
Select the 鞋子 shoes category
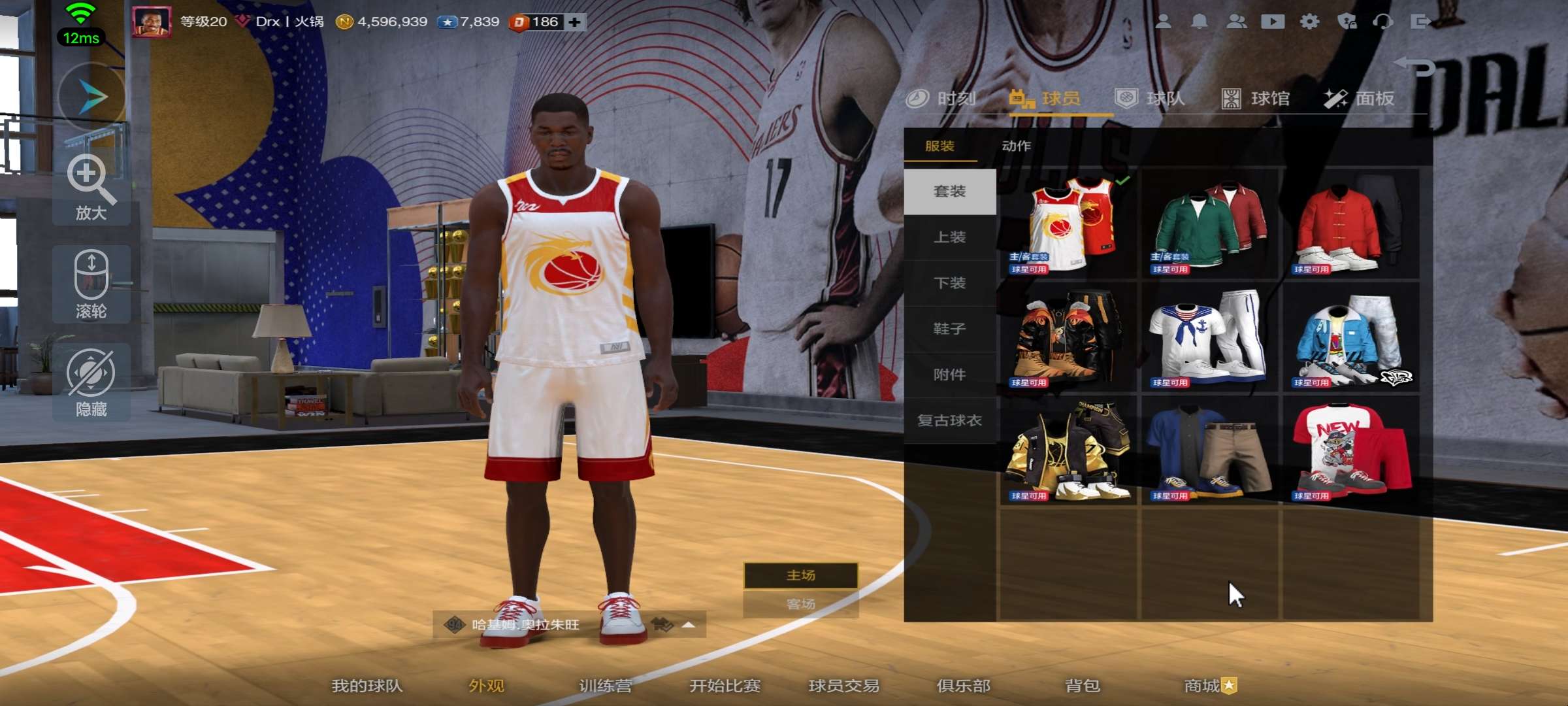[951, 329]
